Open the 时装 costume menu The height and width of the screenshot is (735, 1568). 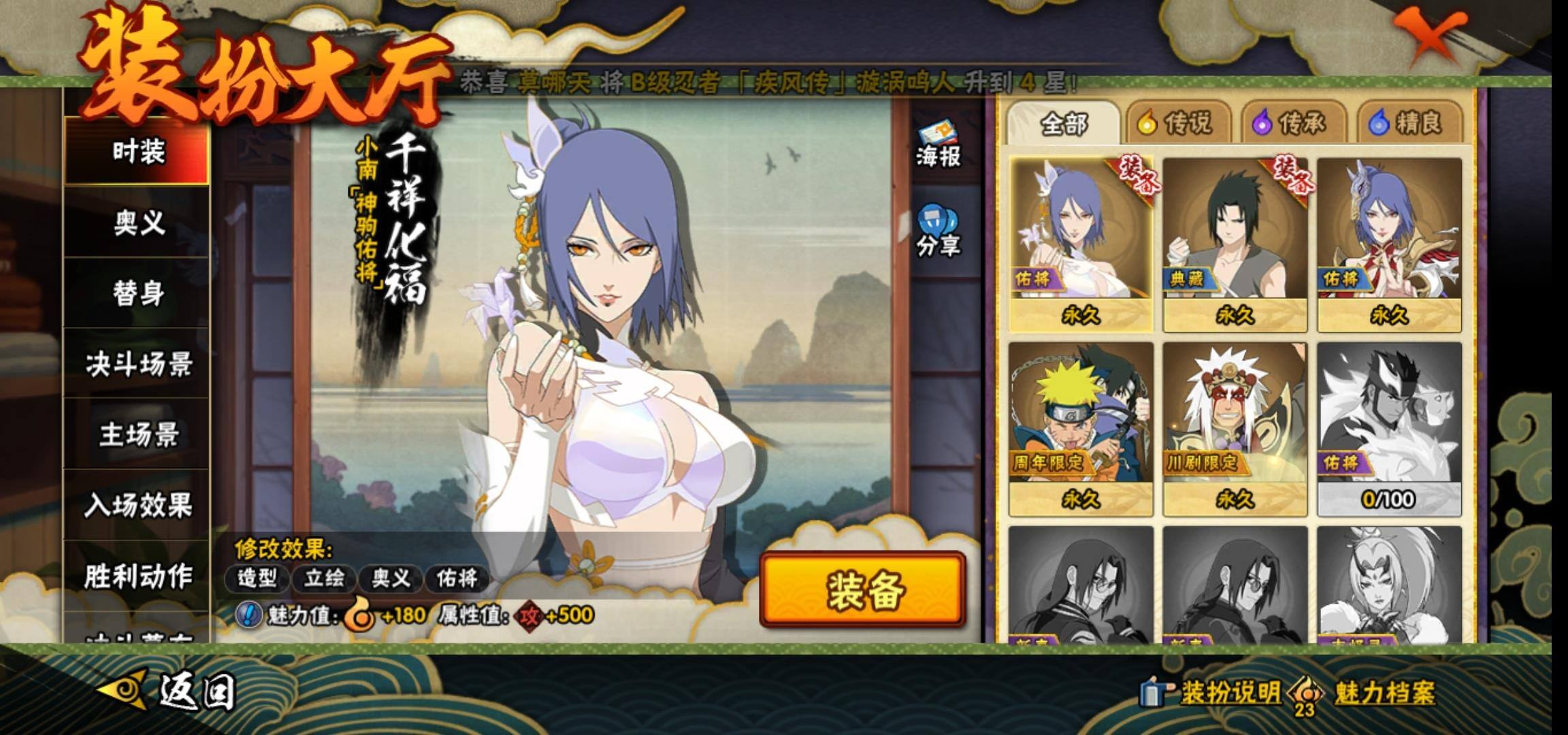pos(137,151)
